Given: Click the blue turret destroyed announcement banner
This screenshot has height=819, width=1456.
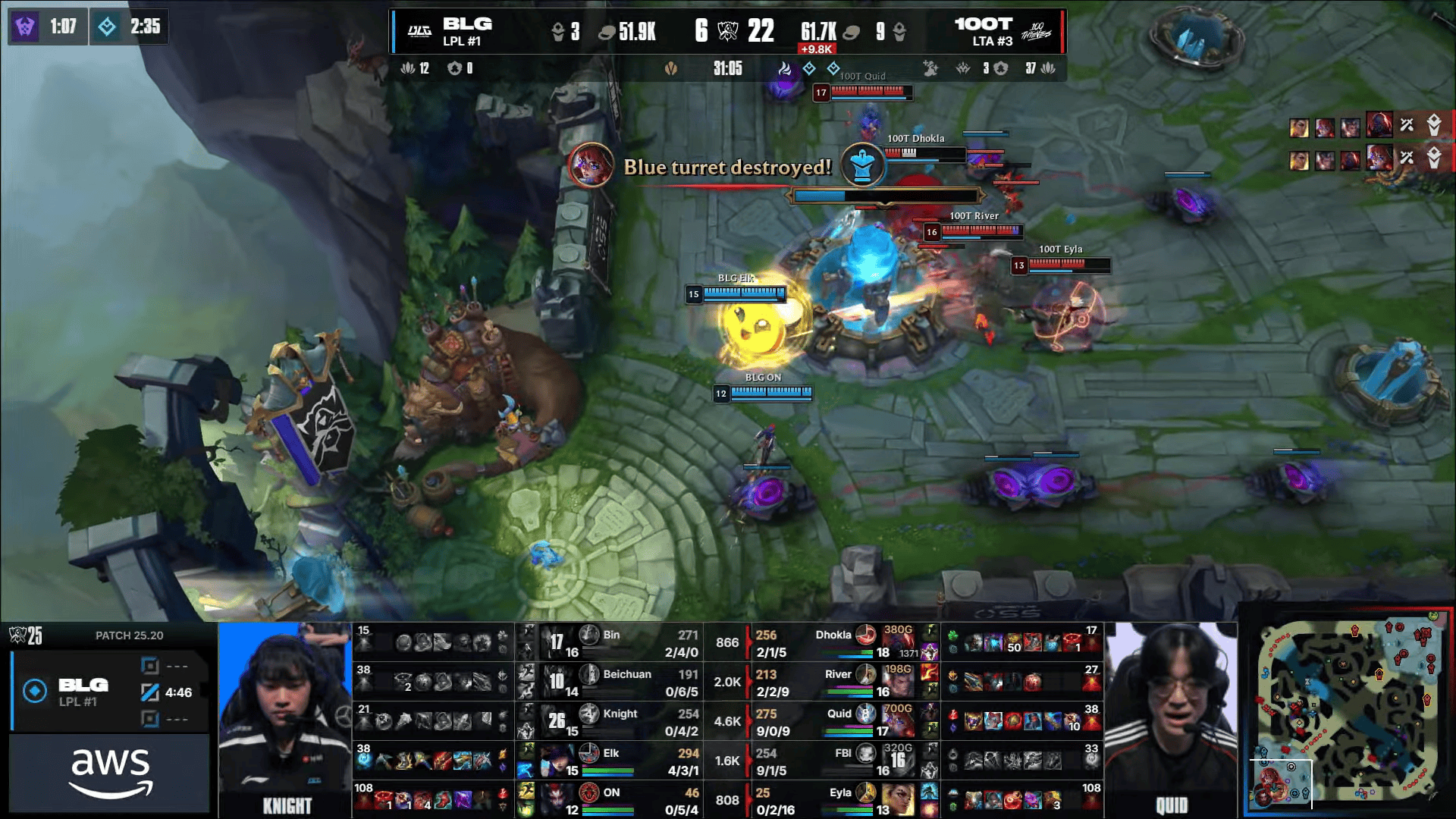Looking at the screenshot, I should click(726, 167).
